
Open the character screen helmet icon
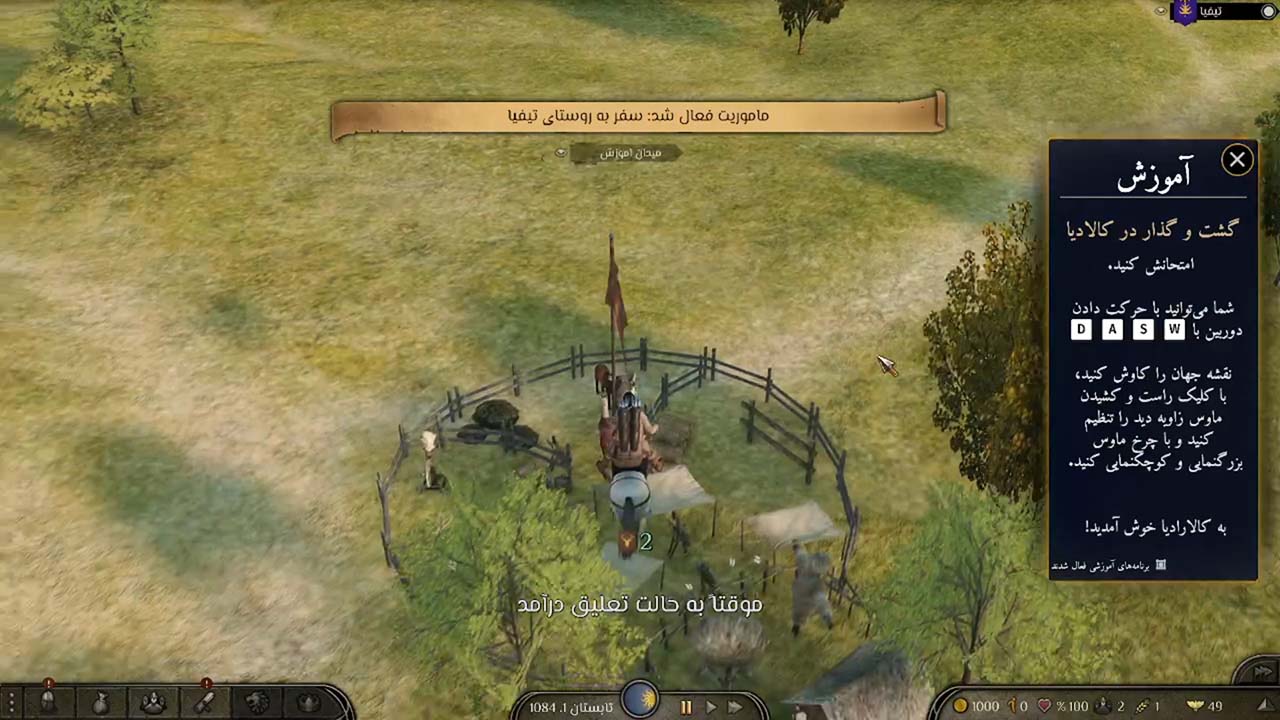click(x=48, y=702)
